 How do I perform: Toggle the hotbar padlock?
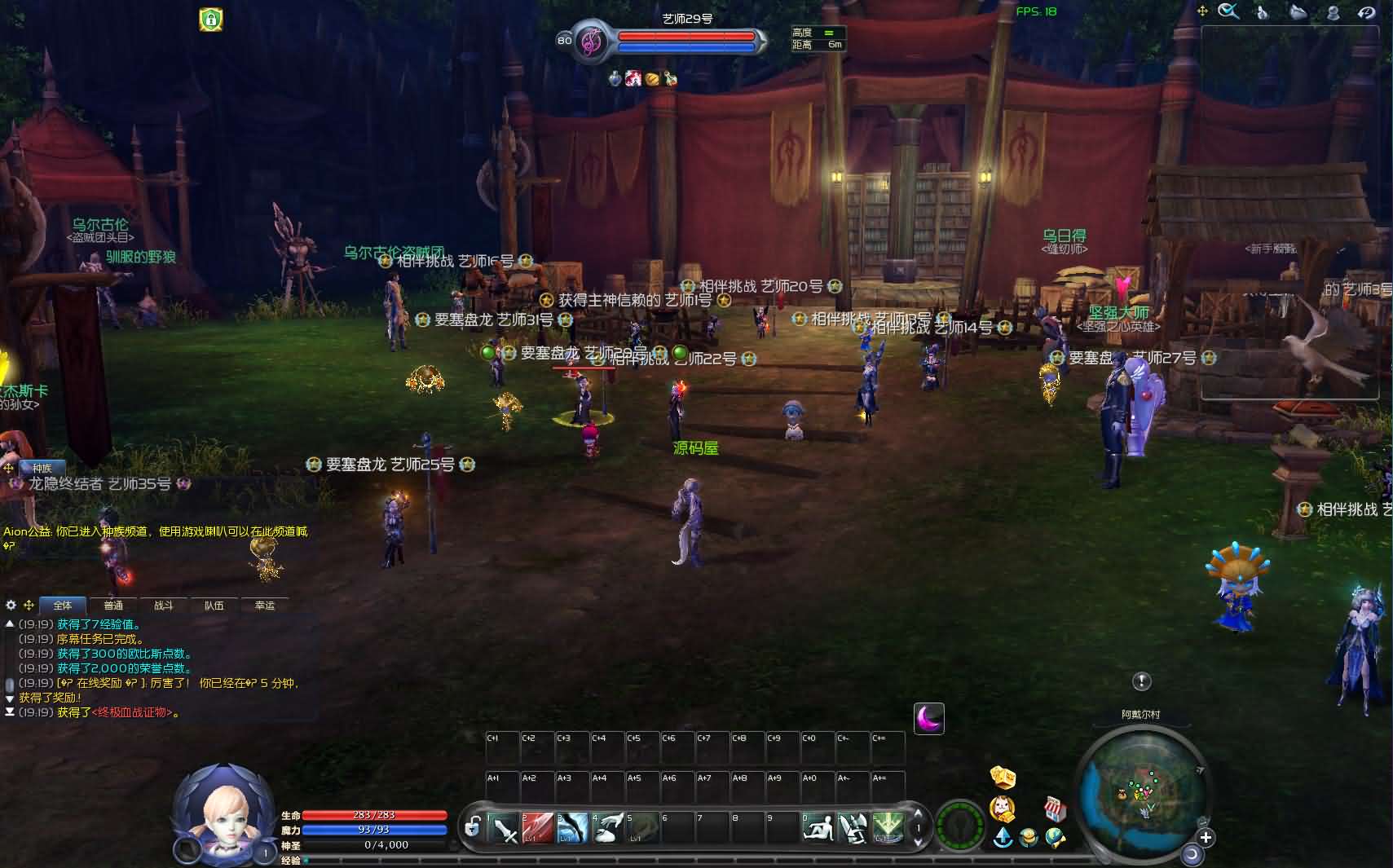(472, 828)
